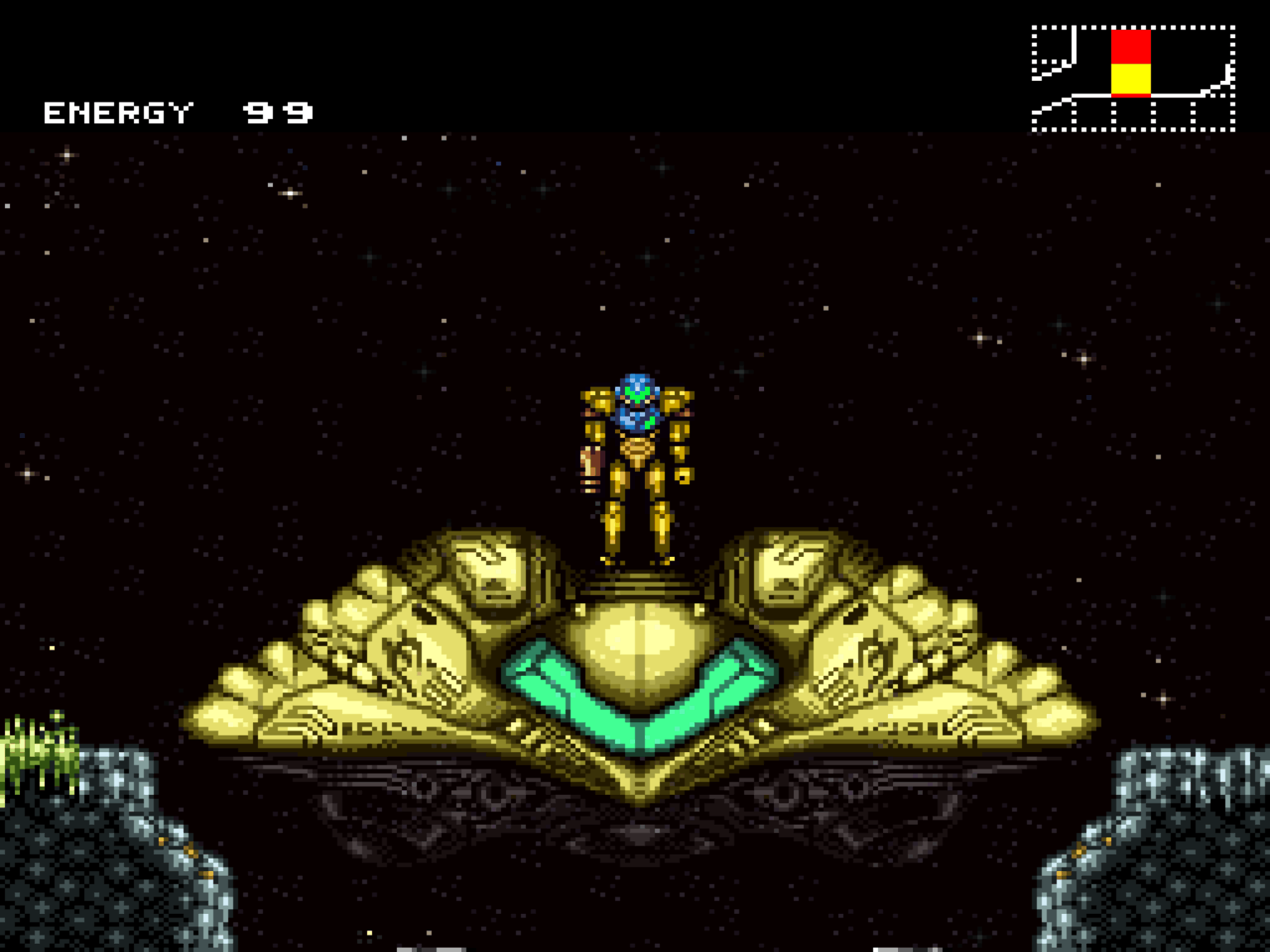Click the energy counter showing 99
Viewport: 1270px width, 952px height.
pos(277,112)
